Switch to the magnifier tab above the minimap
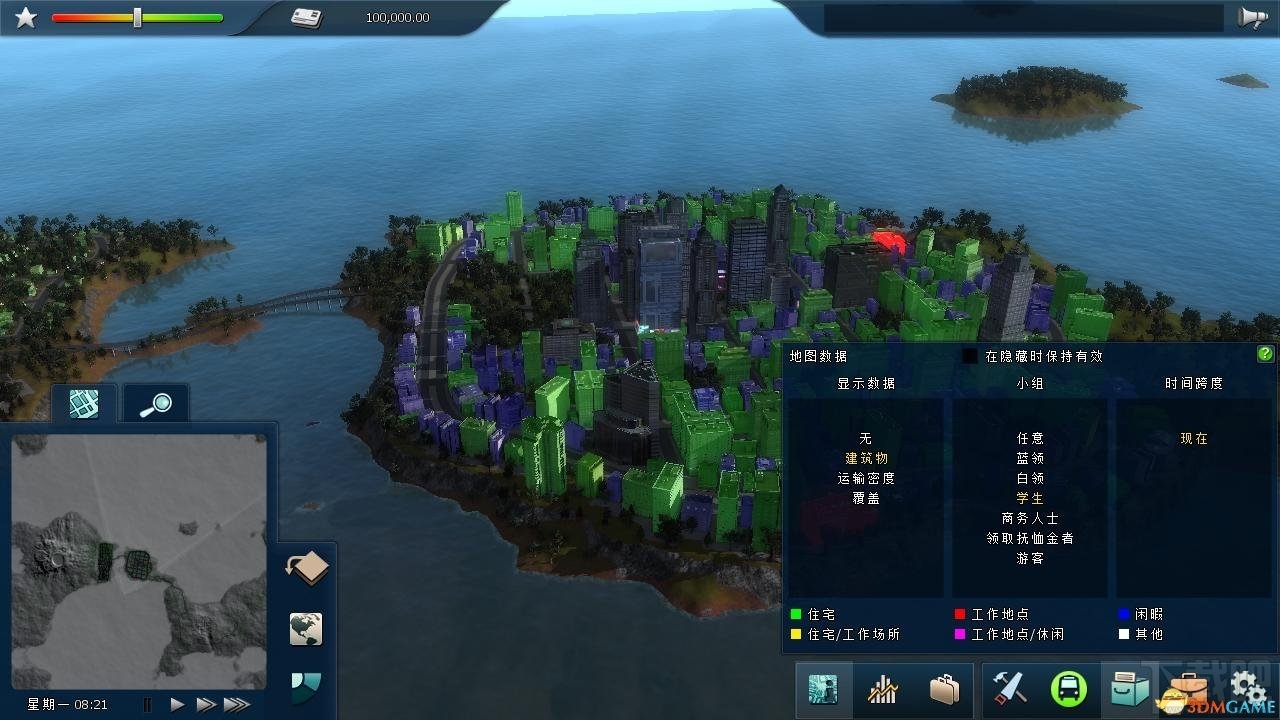 pyautogui.click(x=154, y=402)
